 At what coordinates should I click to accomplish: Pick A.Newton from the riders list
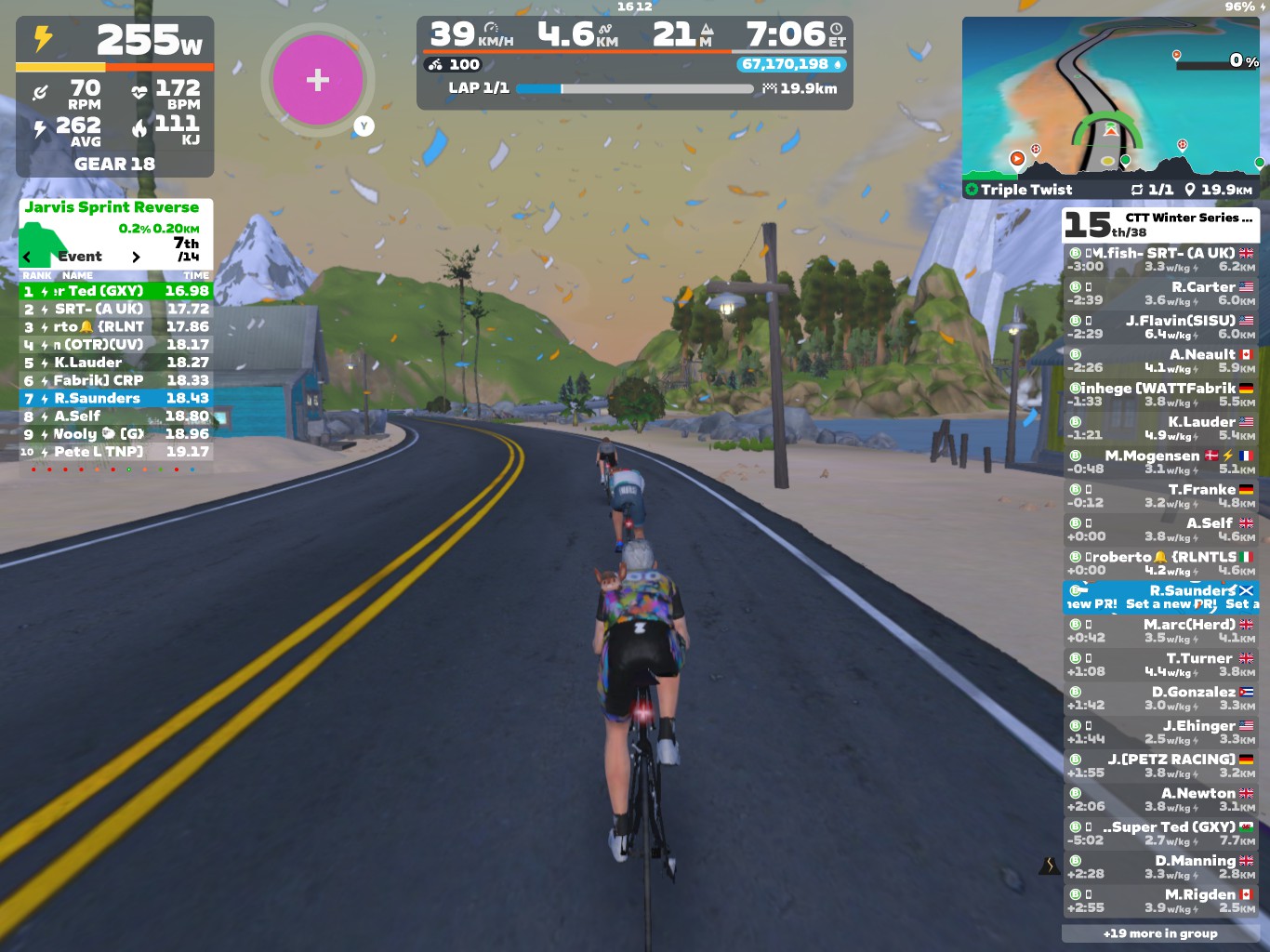1160,800
